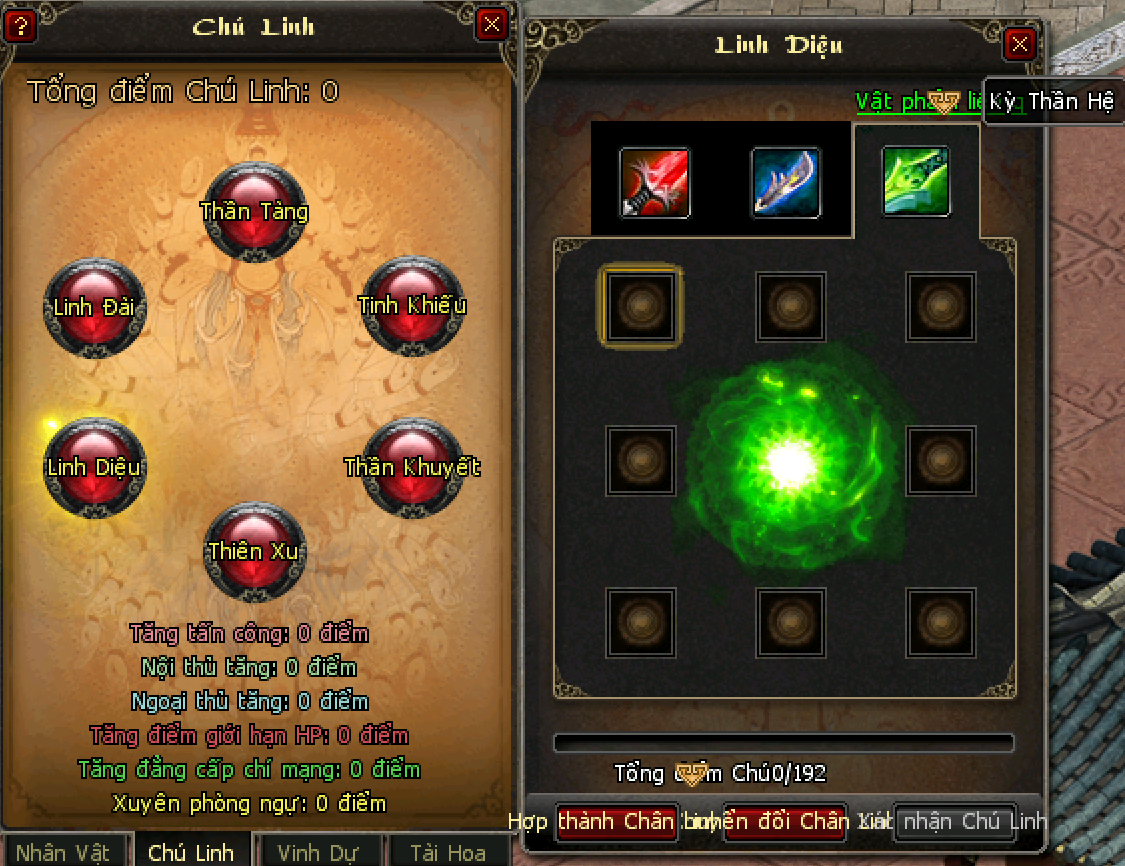Switch to the blue blade tab

coord(786,182)
